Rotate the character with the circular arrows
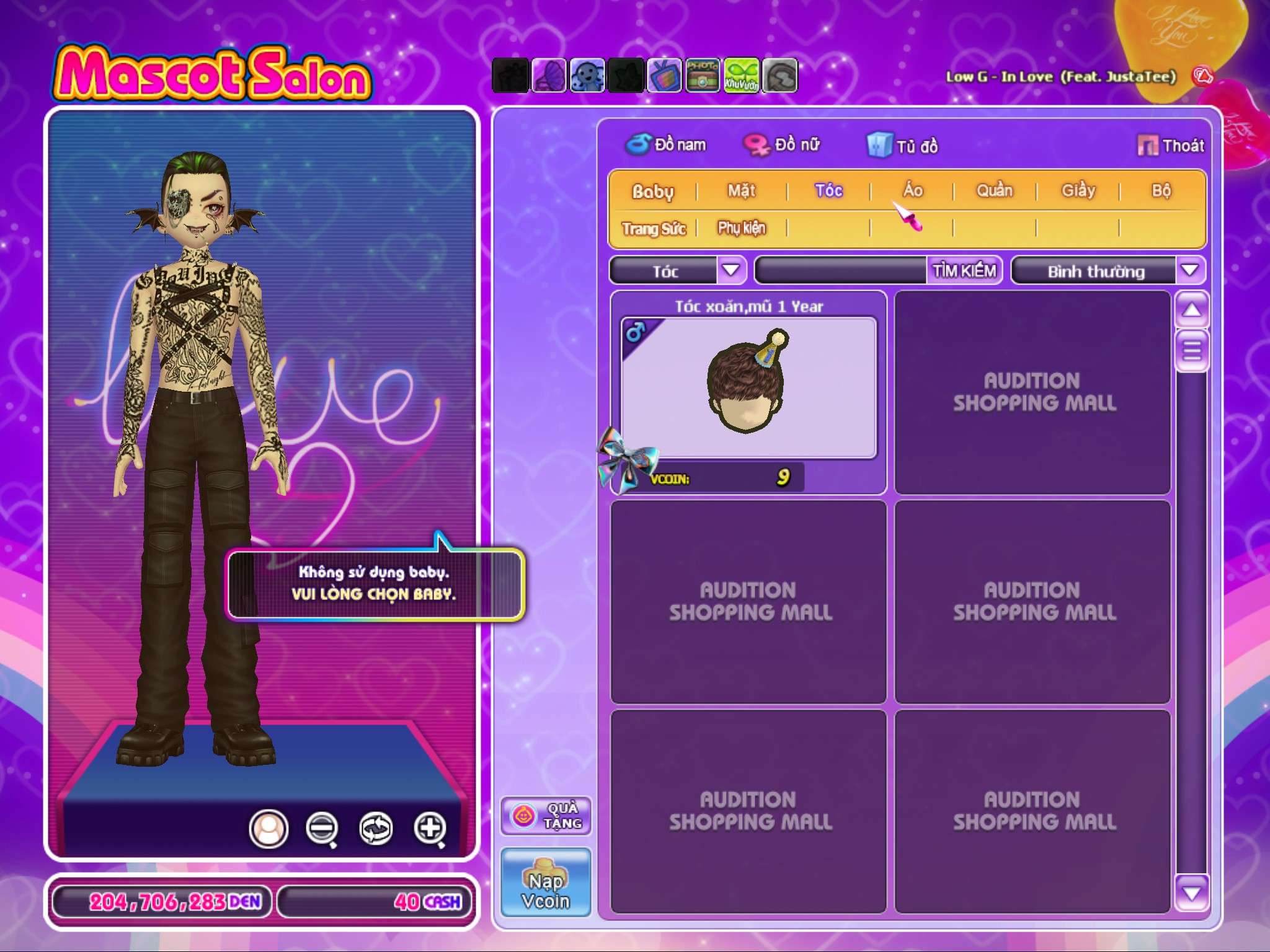The height and width of the screenshot is (952, 1270). pos(376,828)
